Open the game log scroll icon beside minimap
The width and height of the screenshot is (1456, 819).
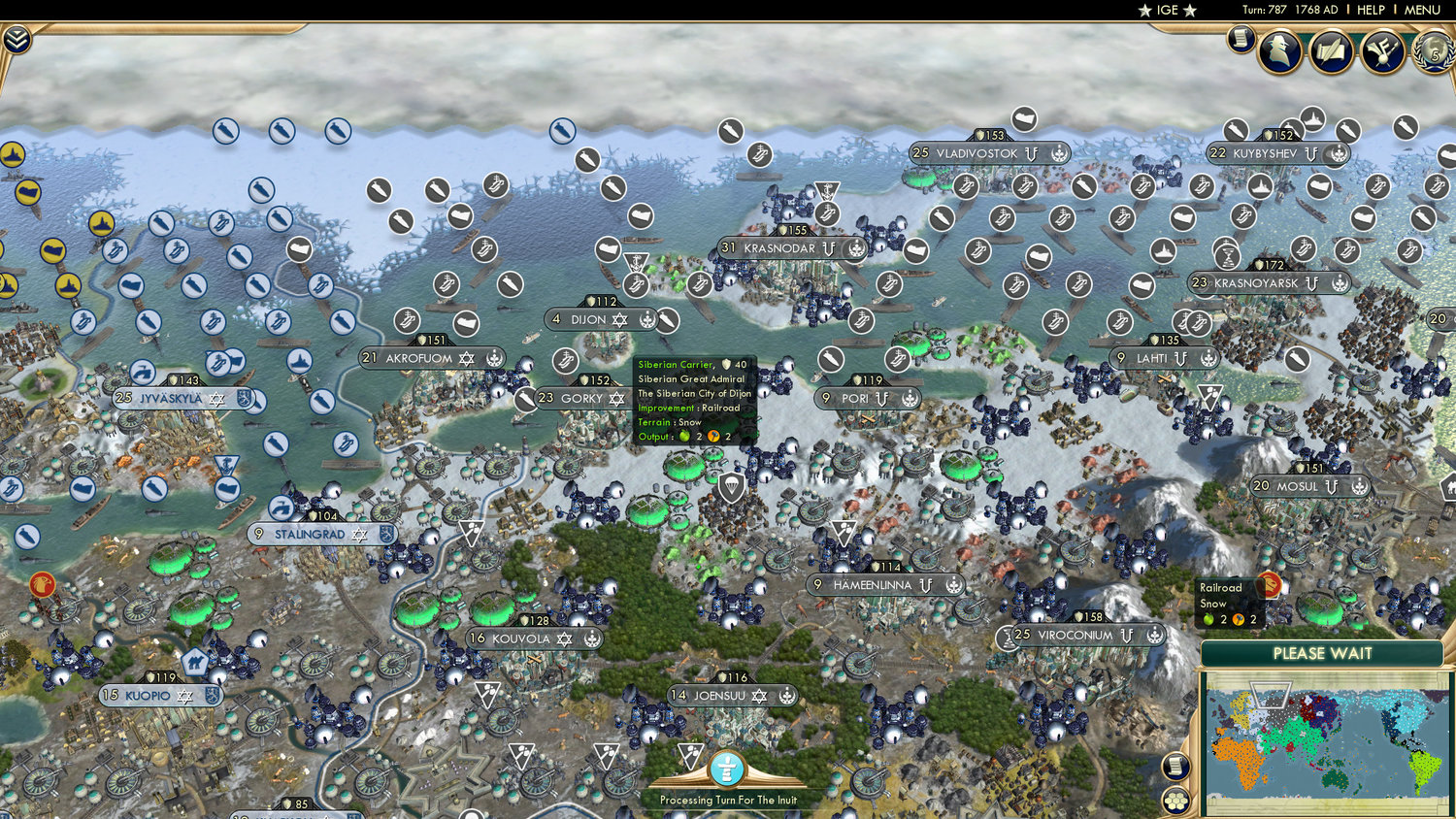point(1176,766)
